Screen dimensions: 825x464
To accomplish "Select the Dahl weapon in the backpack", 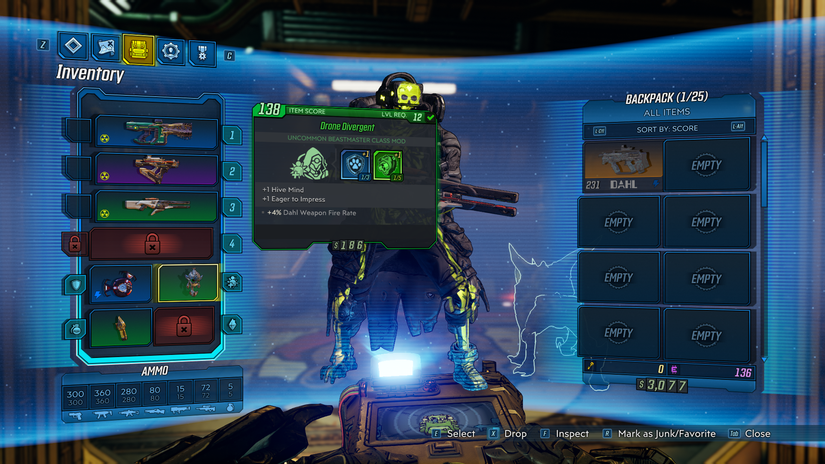I will [x=622, y=164].
